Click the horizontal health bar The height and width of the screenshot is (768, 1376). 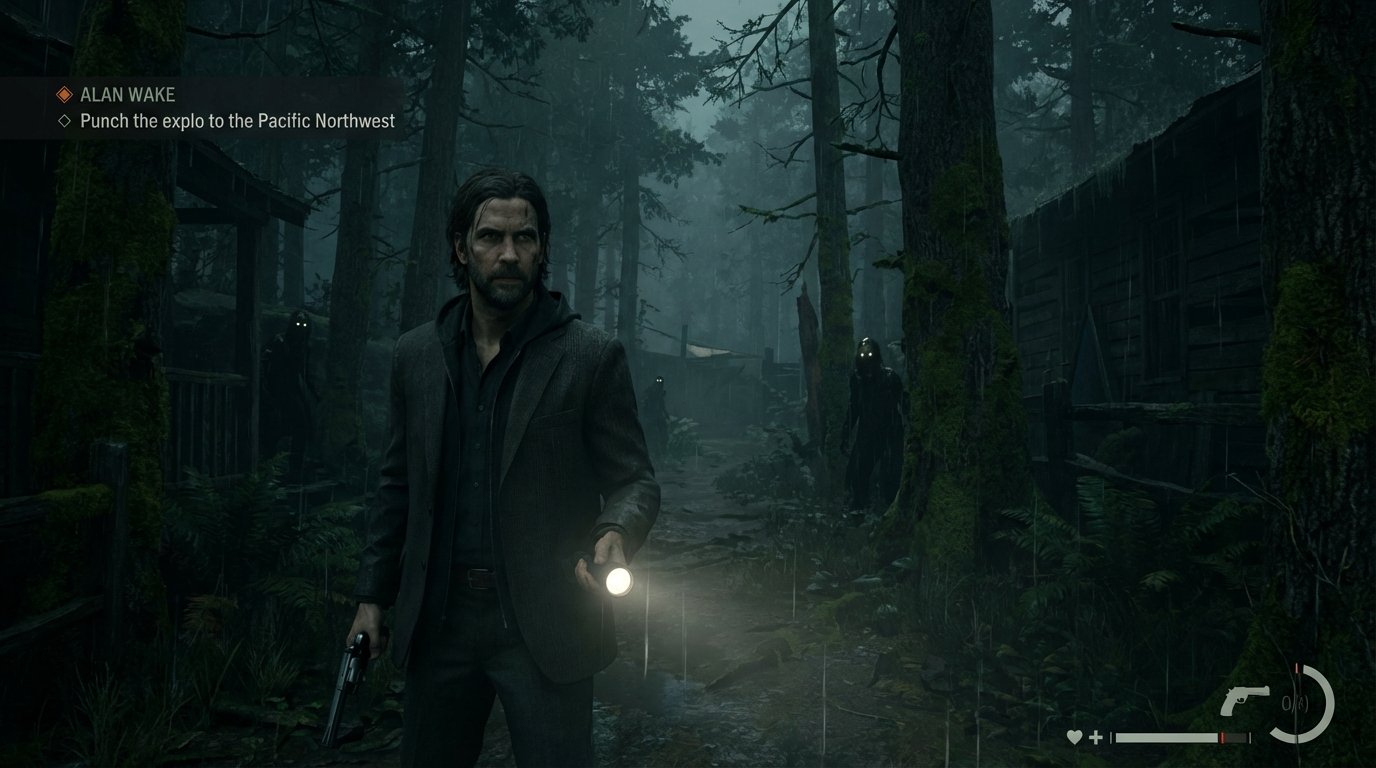coord(1165,736)
